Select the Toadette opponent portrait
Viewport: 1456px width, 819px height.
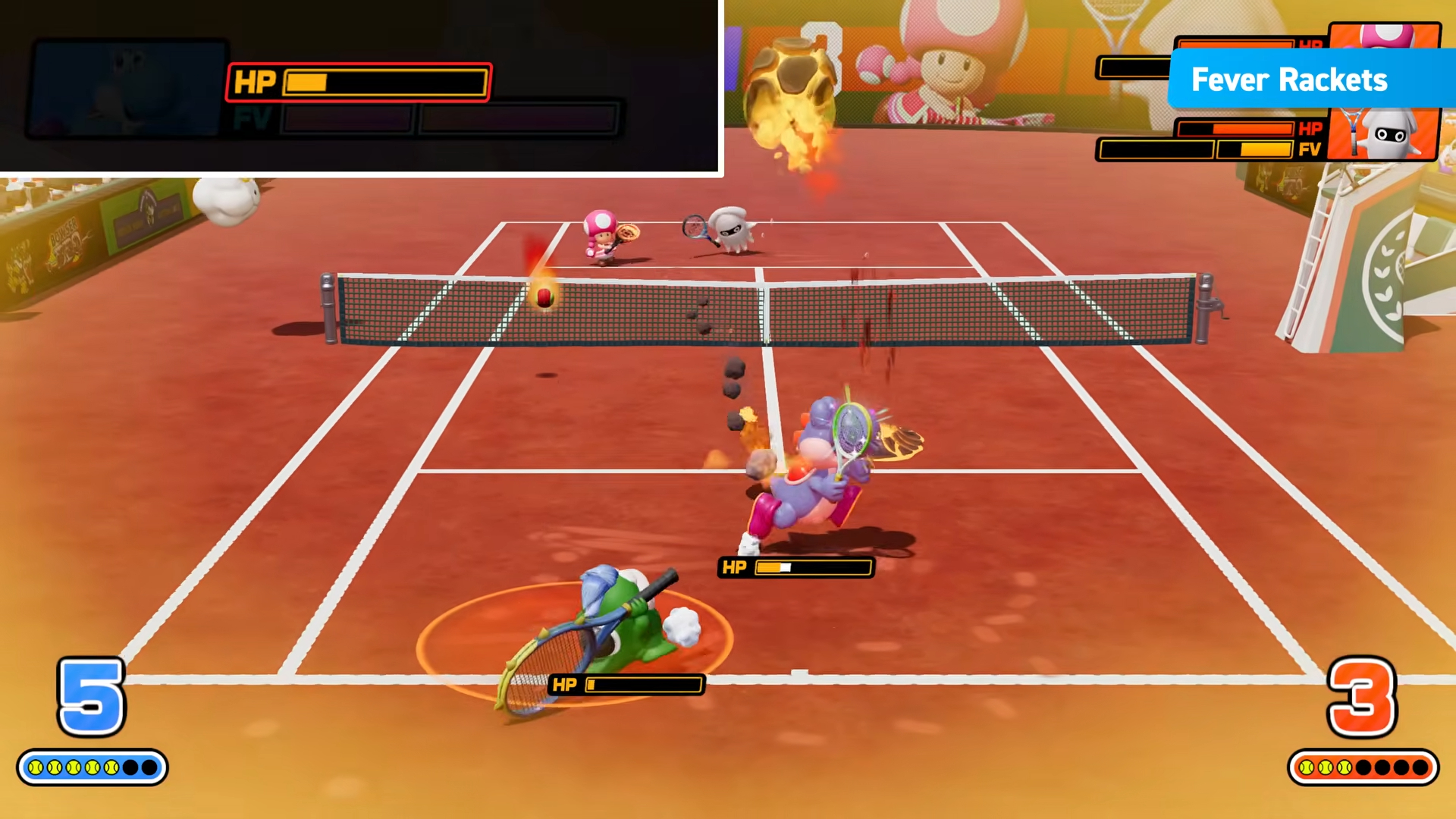[x=1385, y=36]
